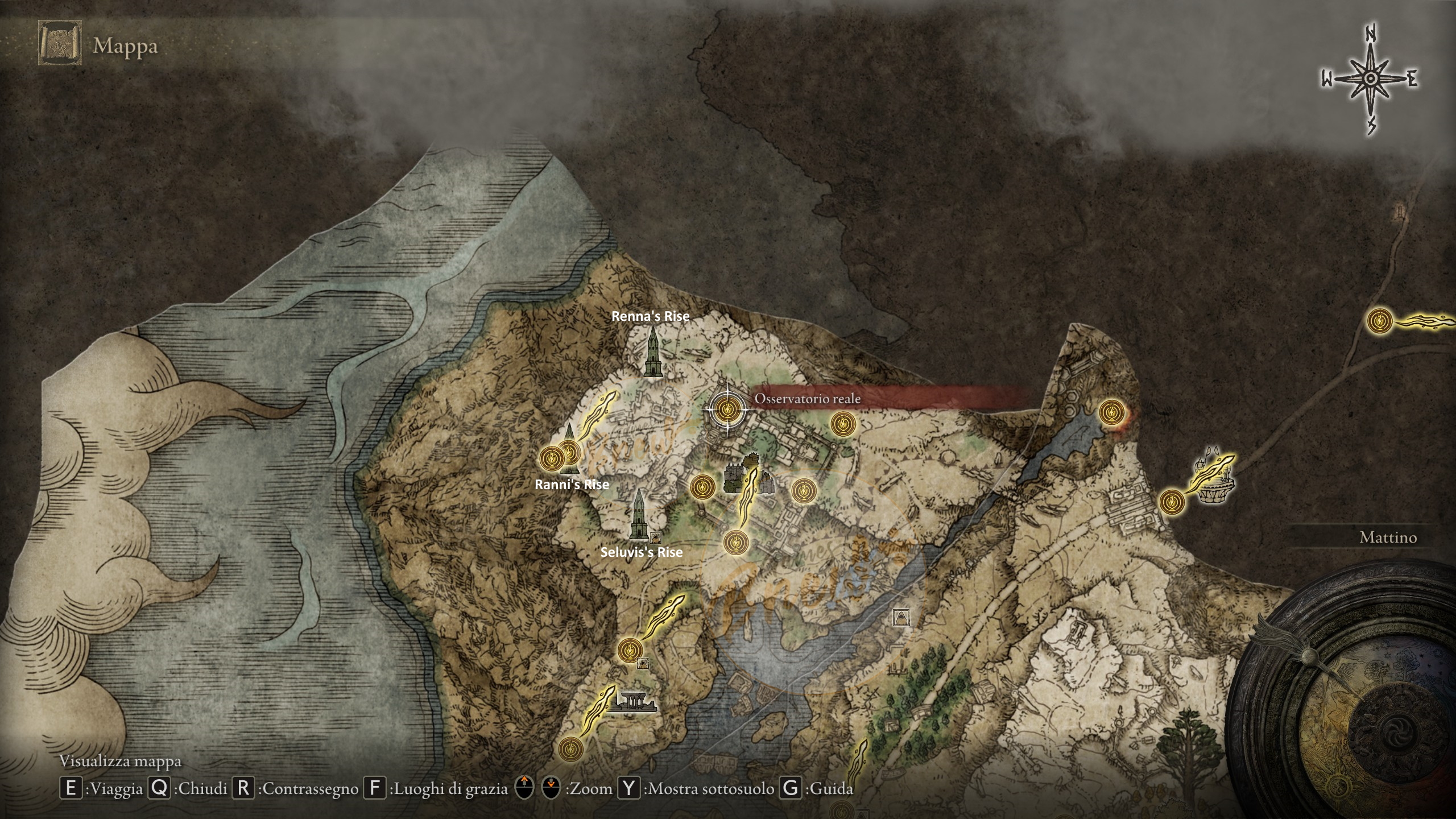The width and height of the screenshot is (1456, 819).
Task: Choose the grace immediately east of Osservatorio reale
Action: [x=842, y=424]
